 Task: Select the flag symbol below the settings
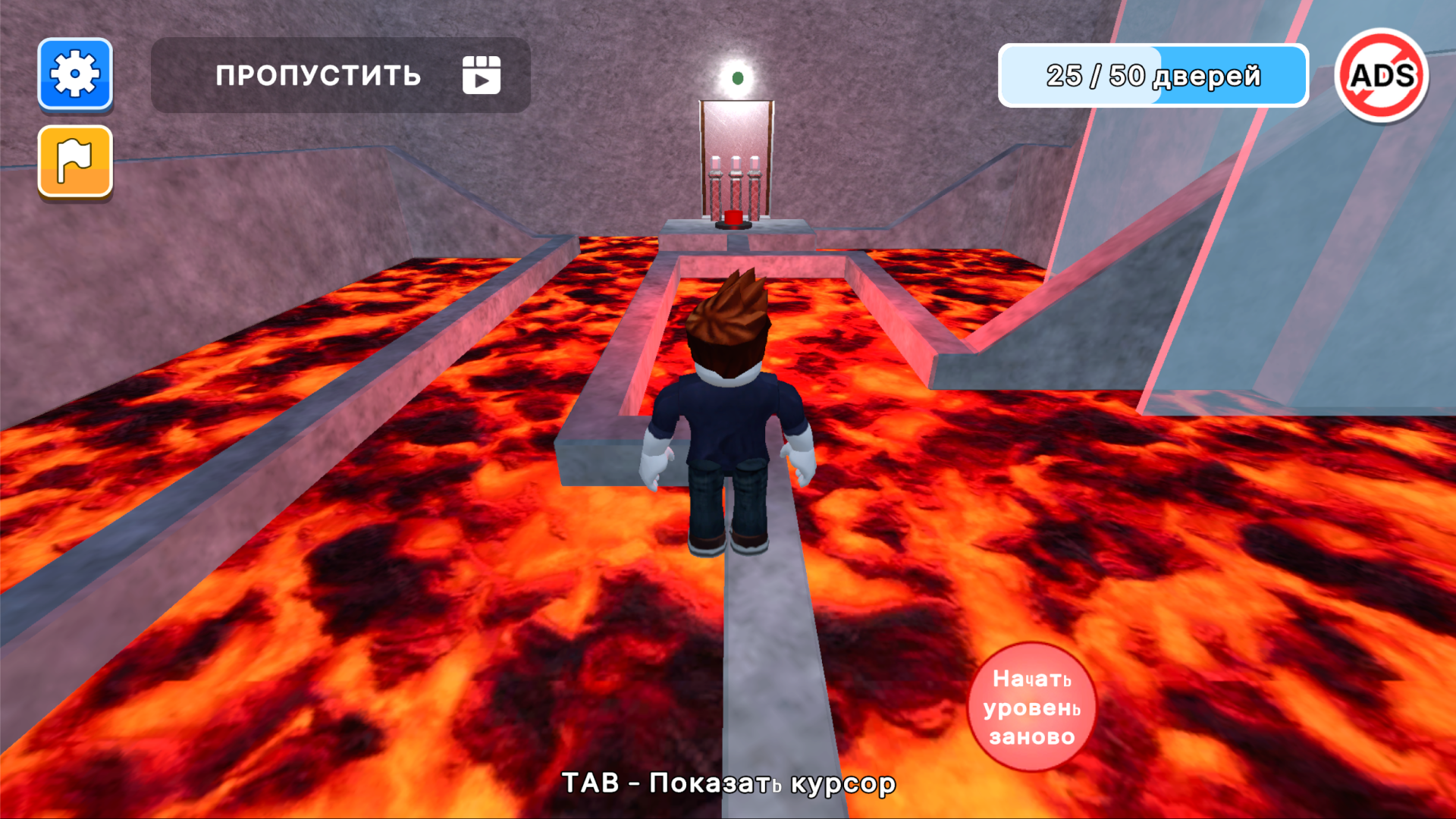click(x=74, y=162)
